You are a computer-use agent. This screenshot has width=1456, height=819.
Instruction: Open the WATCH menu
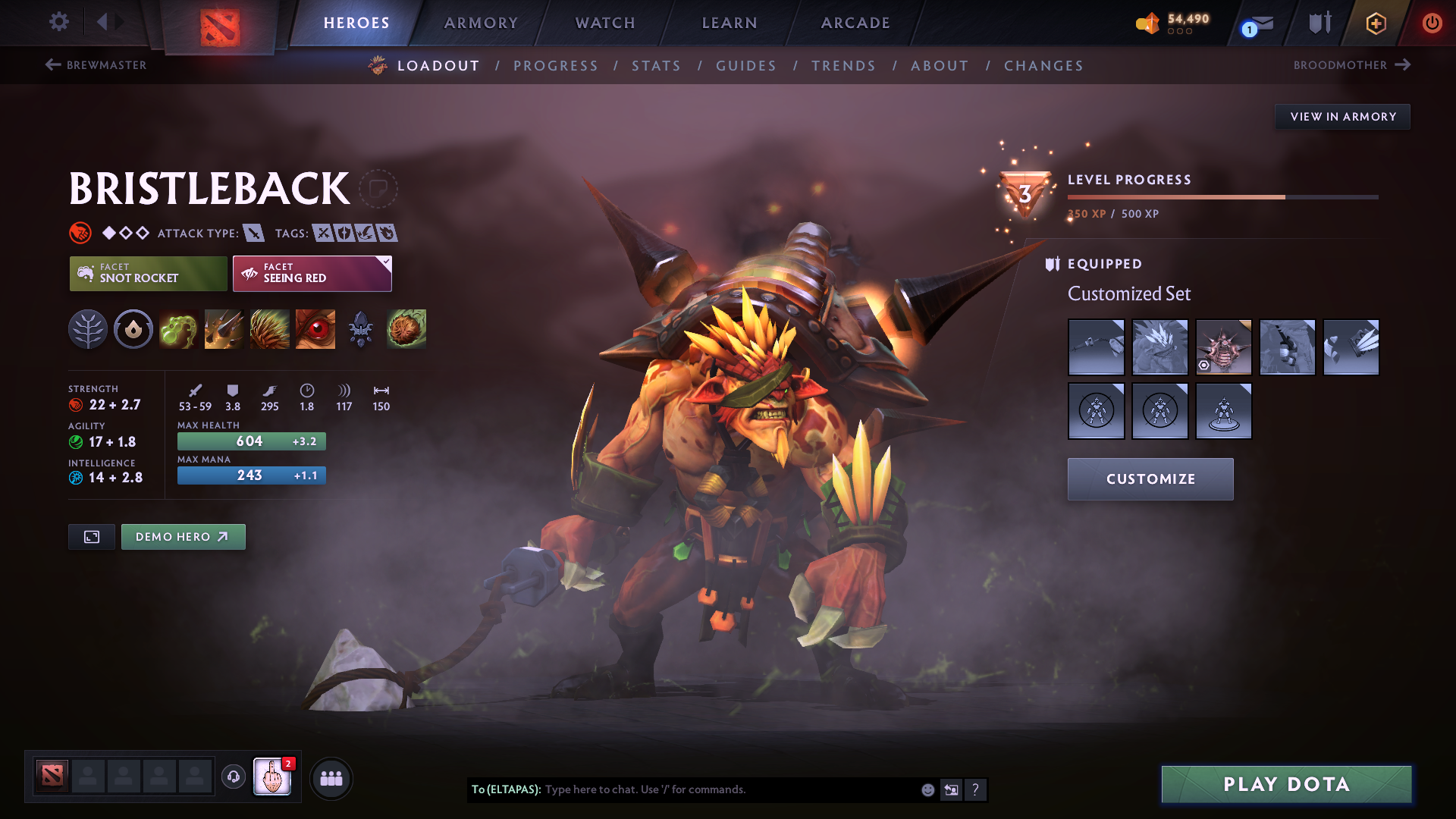coord(604,23)
